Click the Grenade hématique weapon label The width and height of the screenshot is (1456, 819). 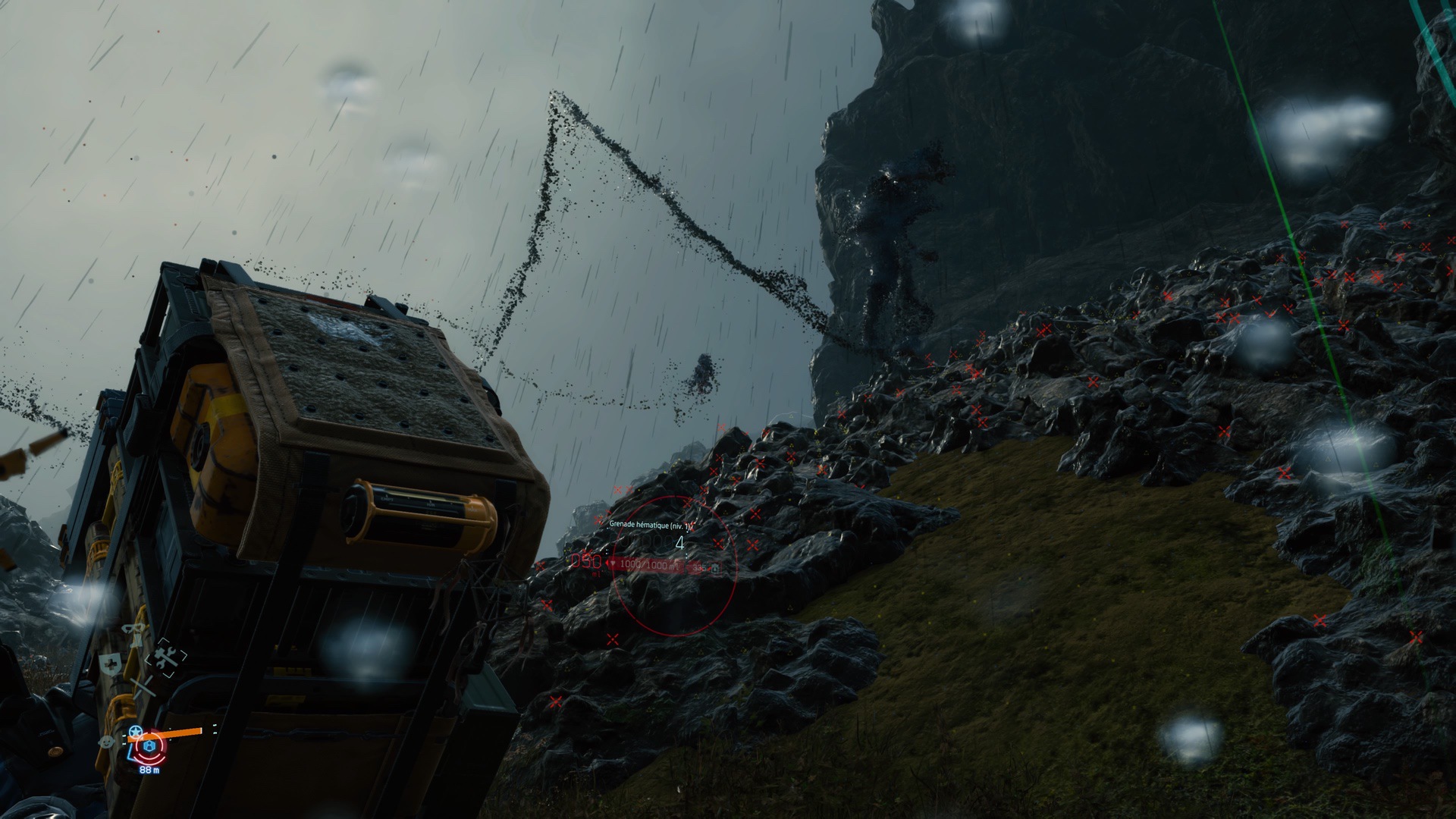point(651,525)
